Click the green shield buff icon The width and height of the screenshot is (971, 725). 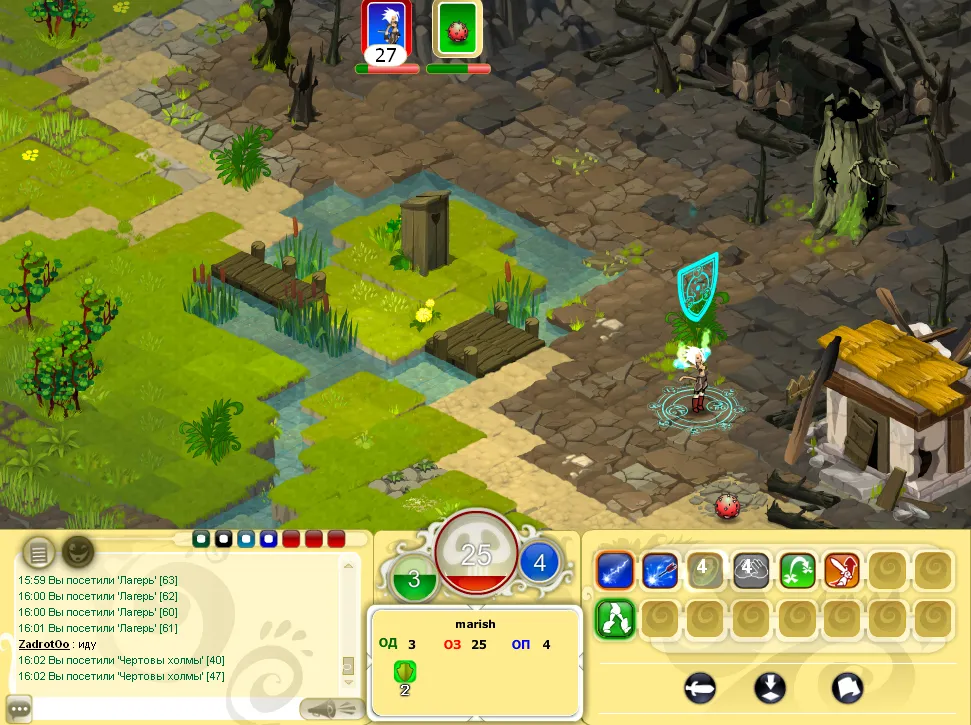(406, 671)
